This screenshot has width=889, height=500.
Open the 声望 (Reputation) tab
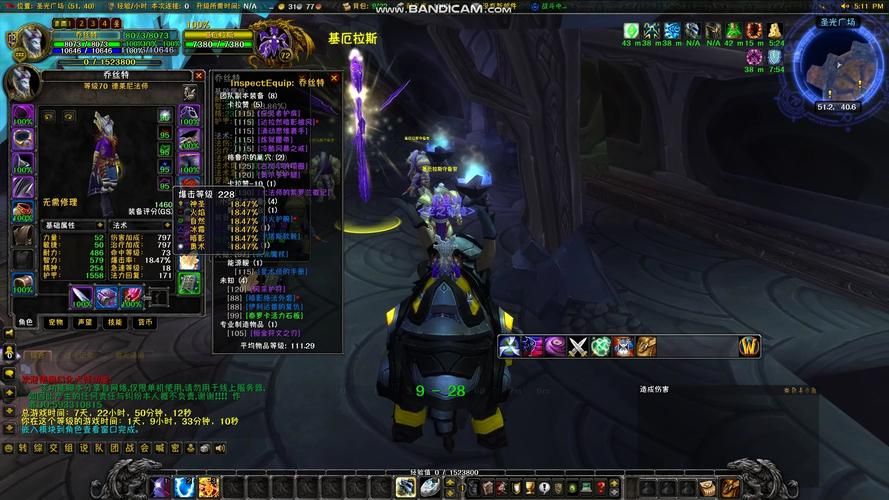click(86, 322)
